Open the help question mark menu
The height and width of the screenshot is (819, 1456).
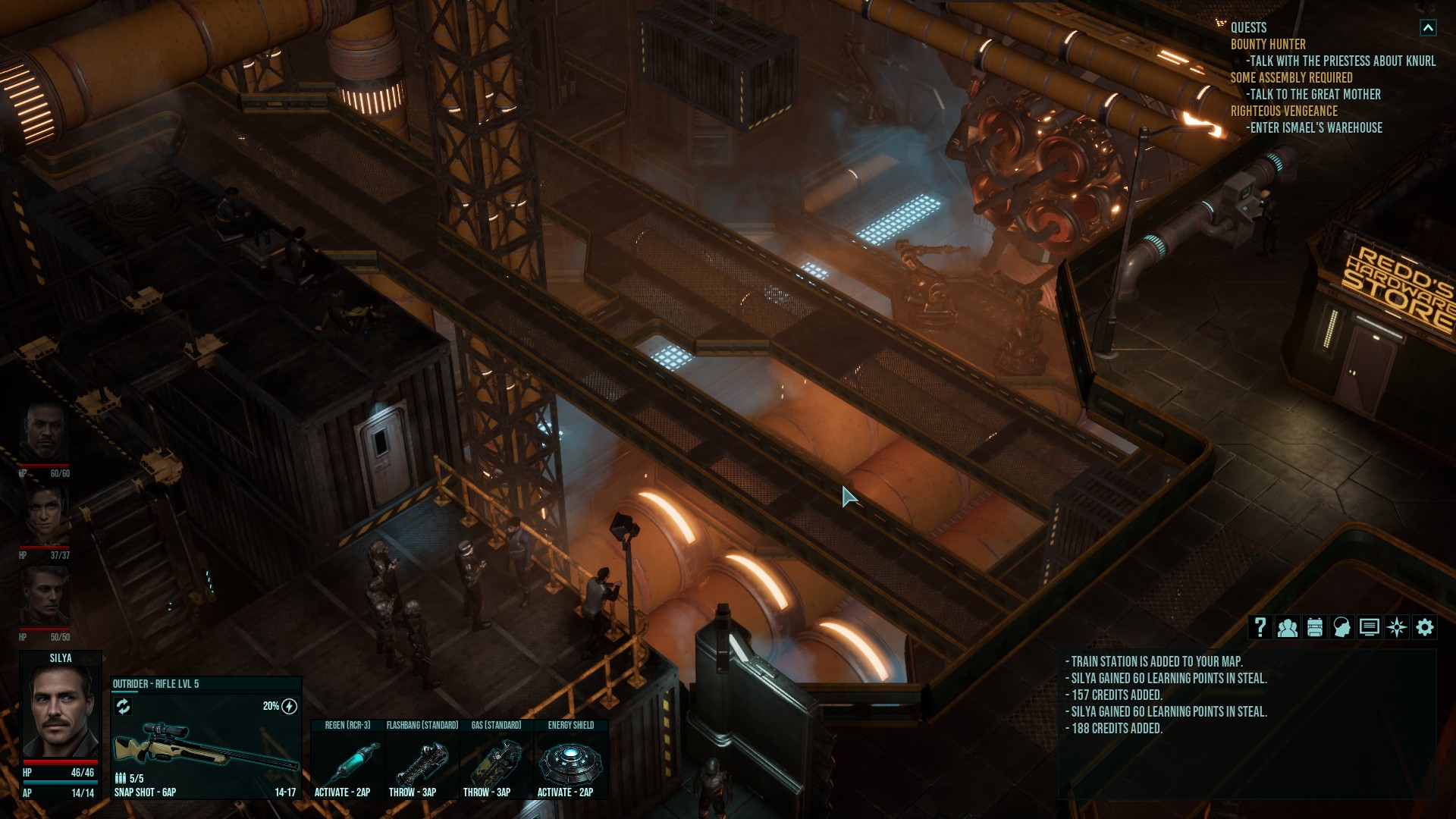1260,627
